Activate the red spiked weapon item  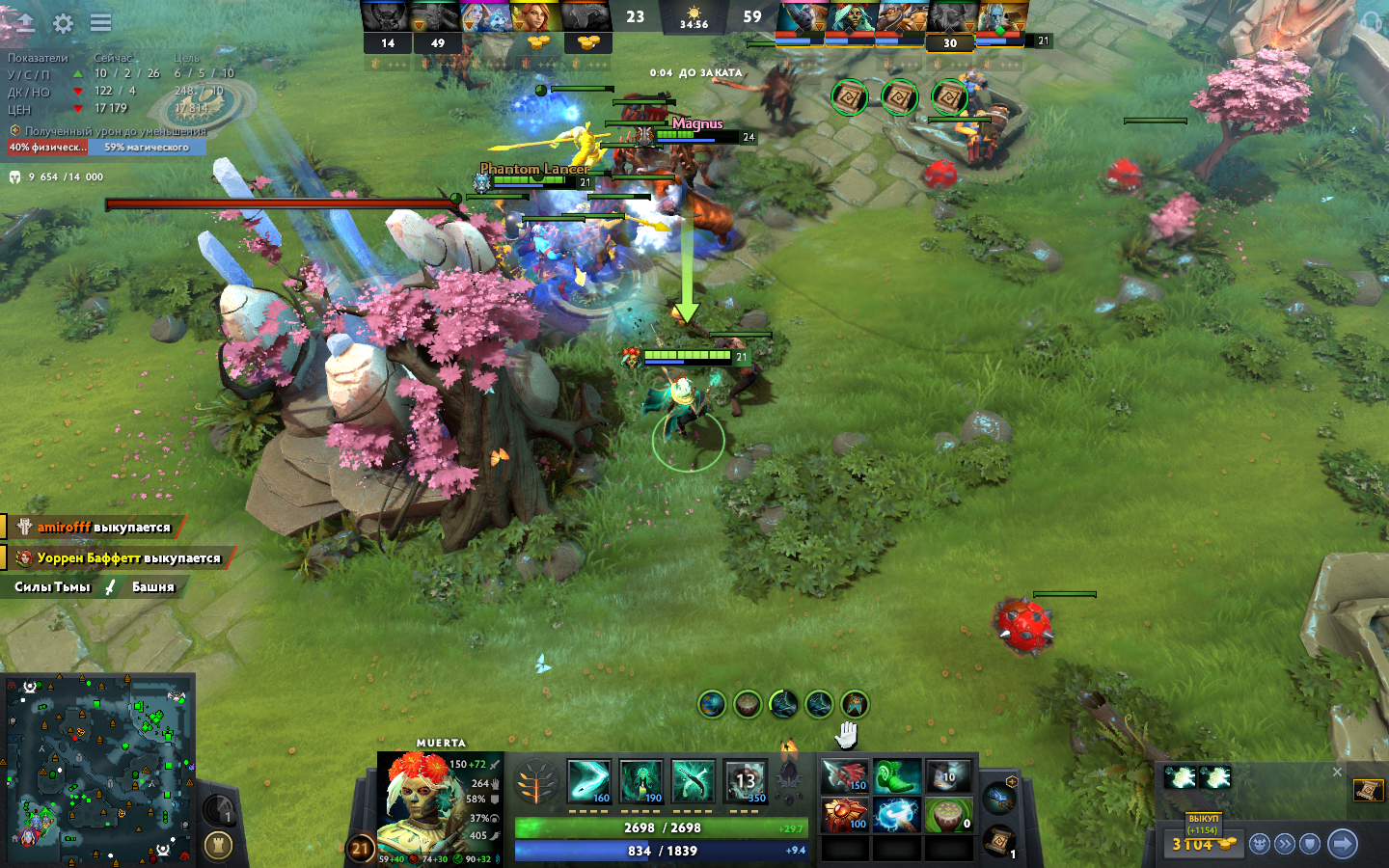pyautogui.click(x=845, y=775)
